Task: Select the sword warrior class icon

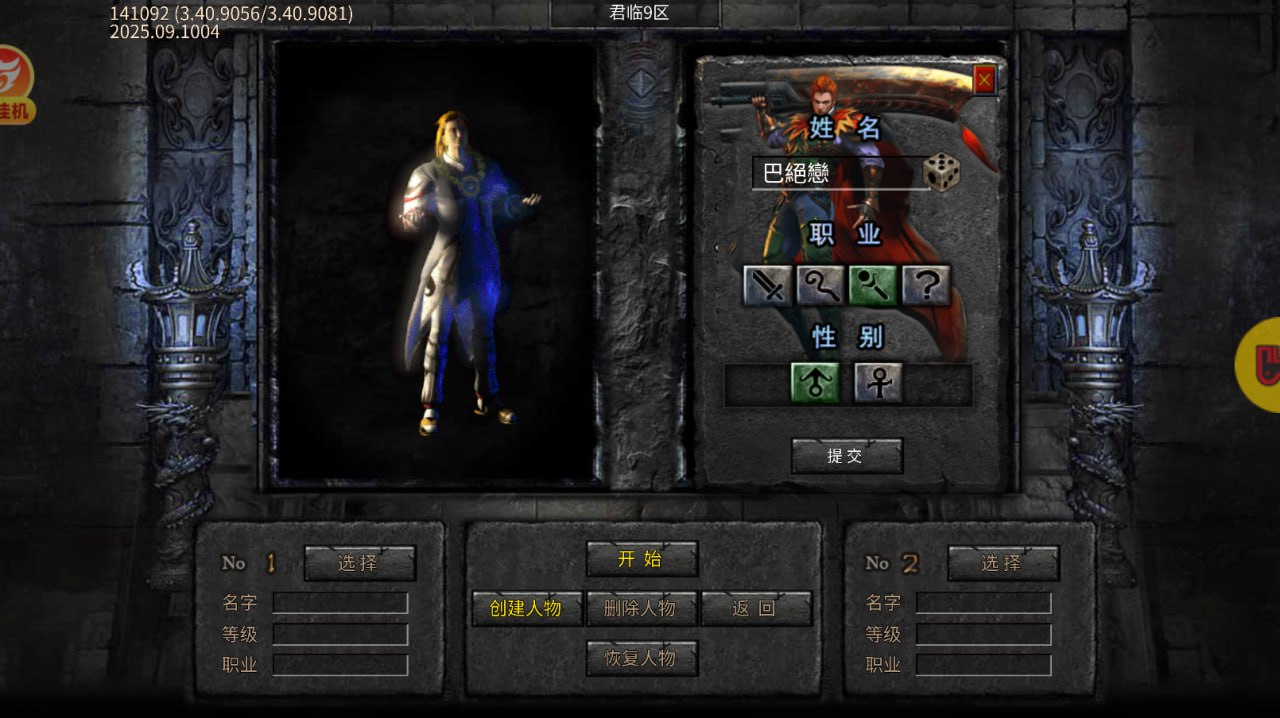Action: point(767,286)
